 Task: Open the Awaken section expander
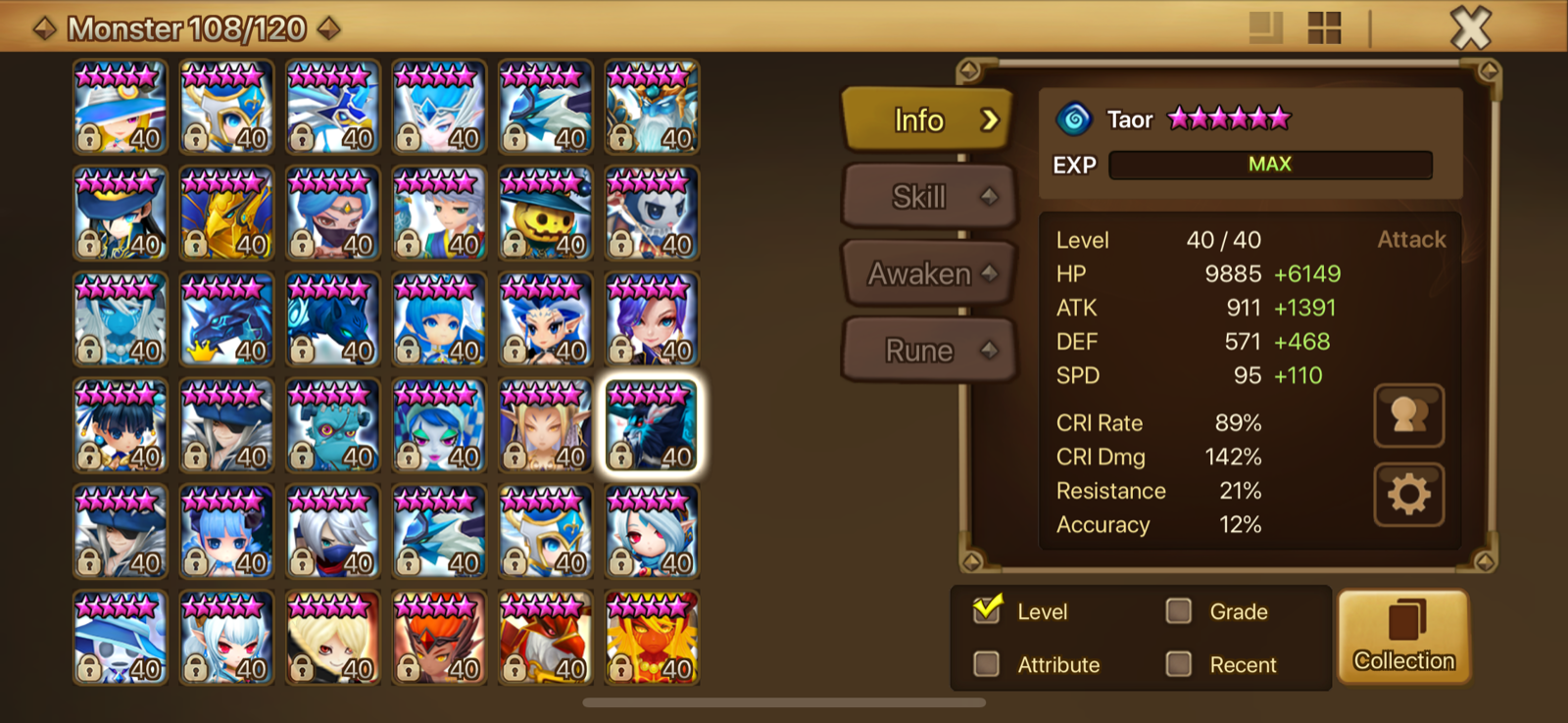point(989,274)
